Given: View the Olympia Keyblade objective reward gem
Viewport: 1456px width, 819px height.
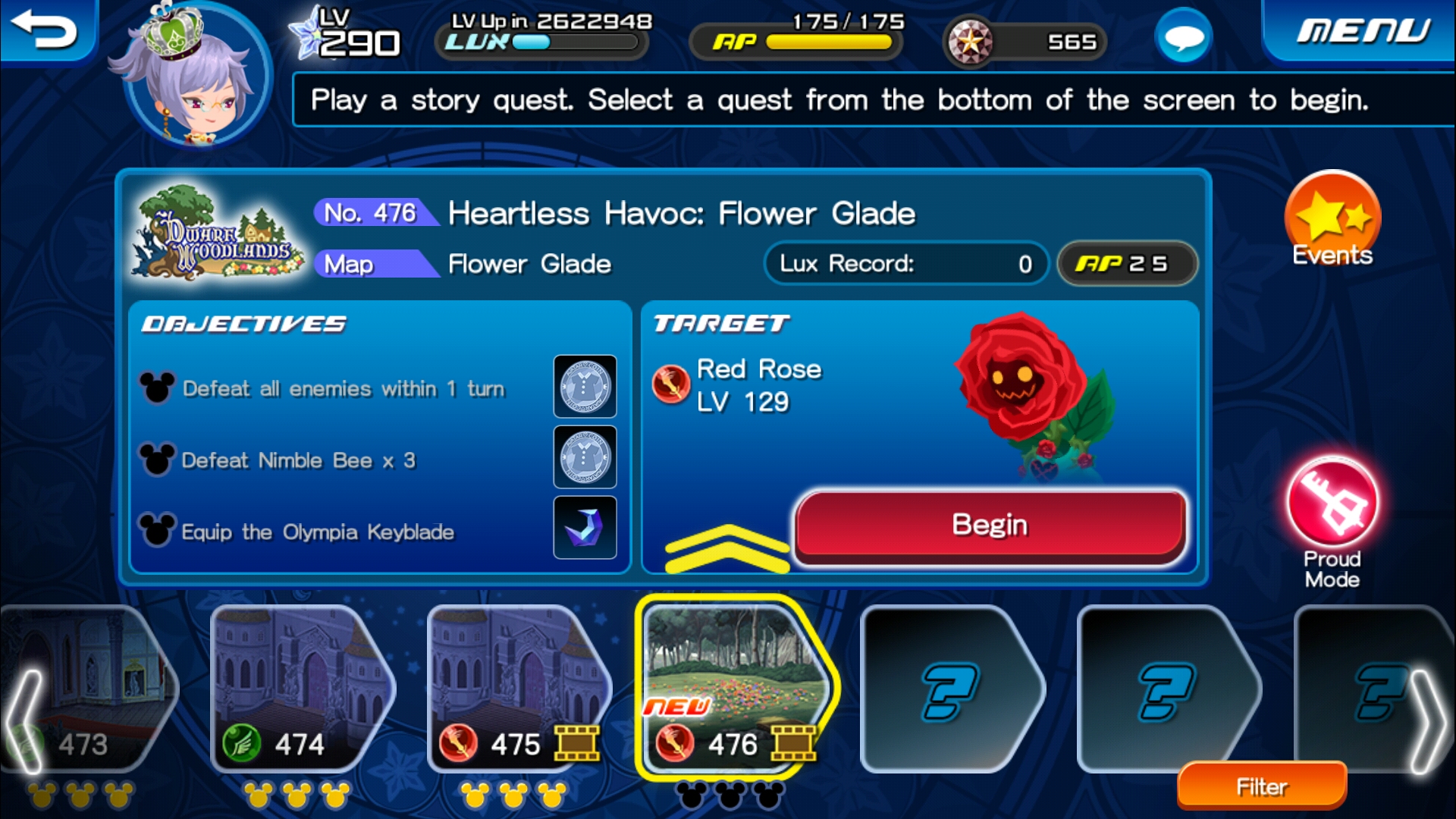Looking at the screenshot, I should (585, 528).
